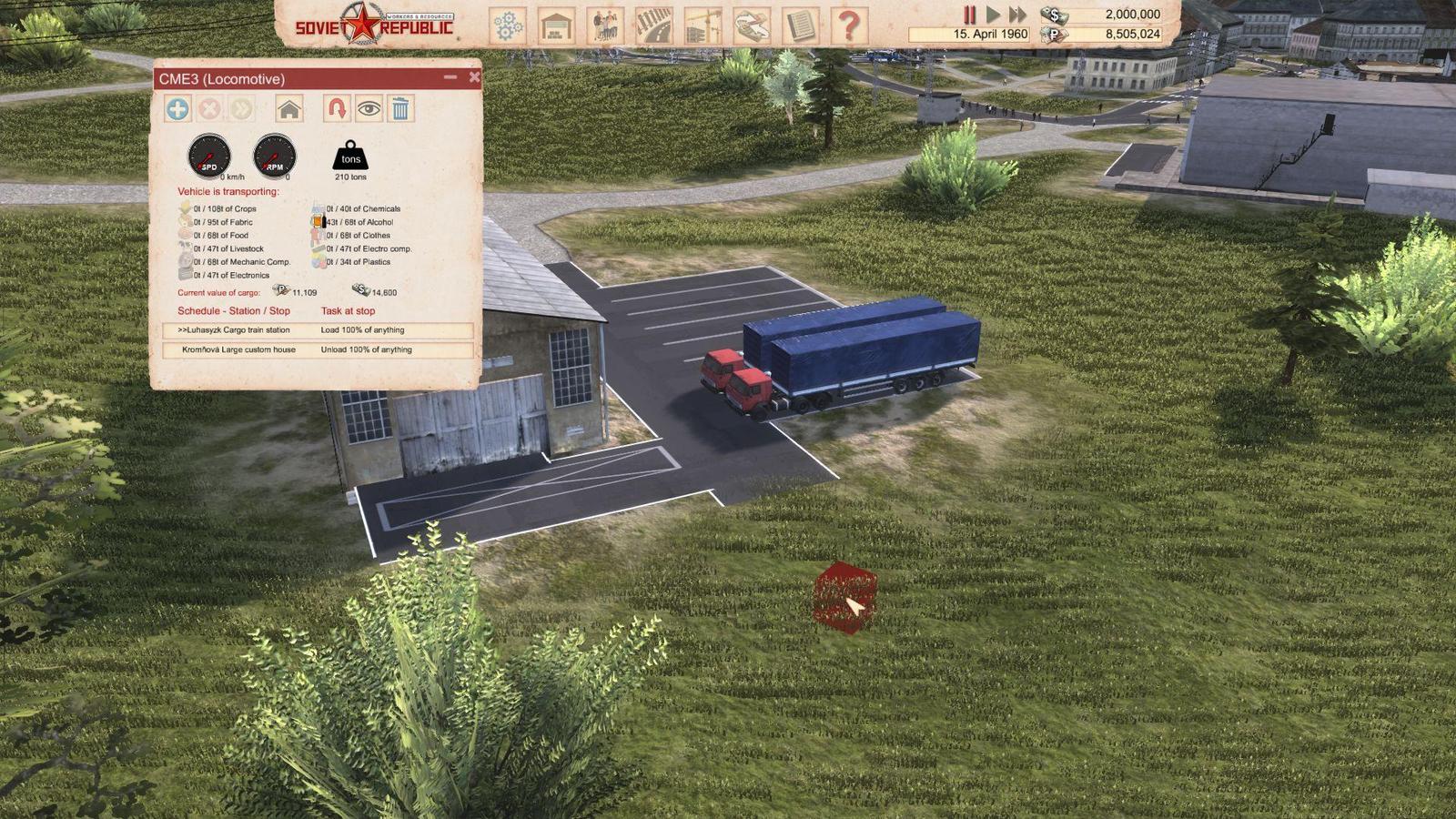Close the CME3 Locomotive window
This screenshot has height=819, width=1456.
point(474,78)
